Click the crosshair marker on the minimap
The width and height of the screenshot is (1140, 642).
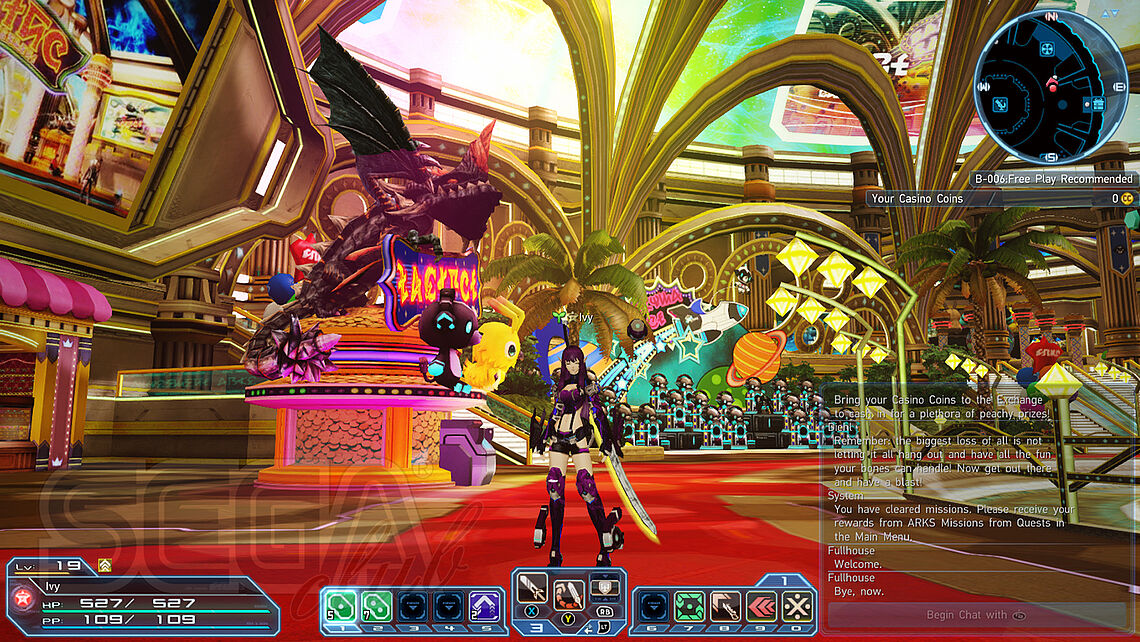(1046, 49)
